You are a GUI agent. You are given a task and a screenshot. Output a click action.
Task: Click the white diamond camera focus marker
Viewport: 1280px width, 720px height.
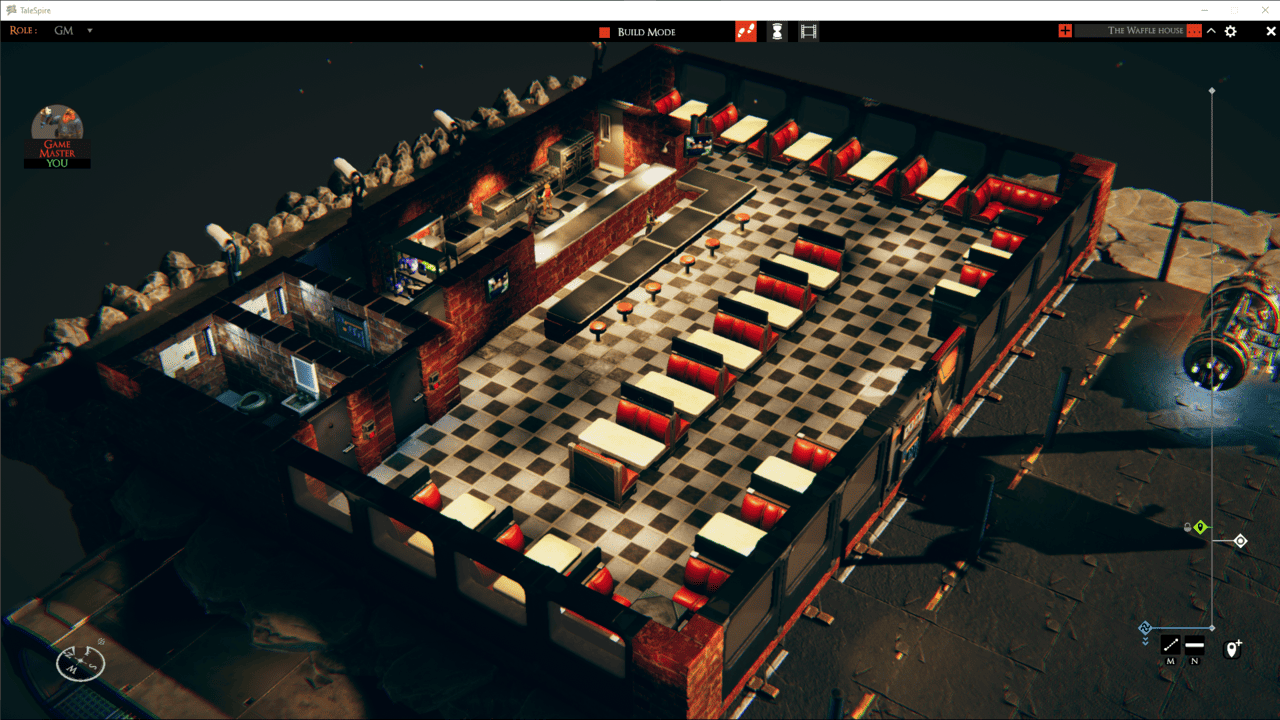pyautogui.click(x=1240, y=540)
